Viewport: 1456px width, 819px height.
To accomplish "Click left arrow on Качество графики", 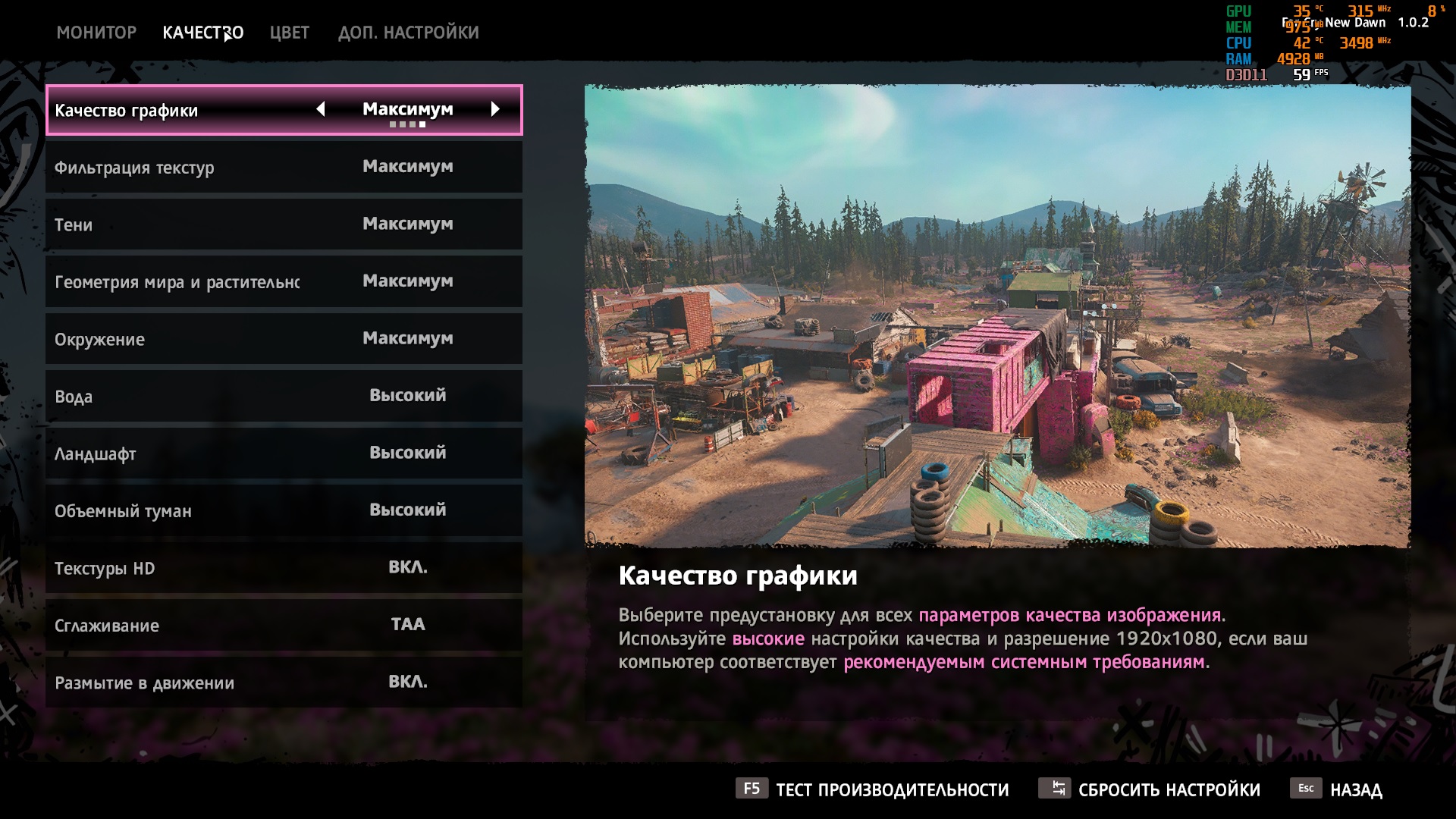I will click(321, 109).
